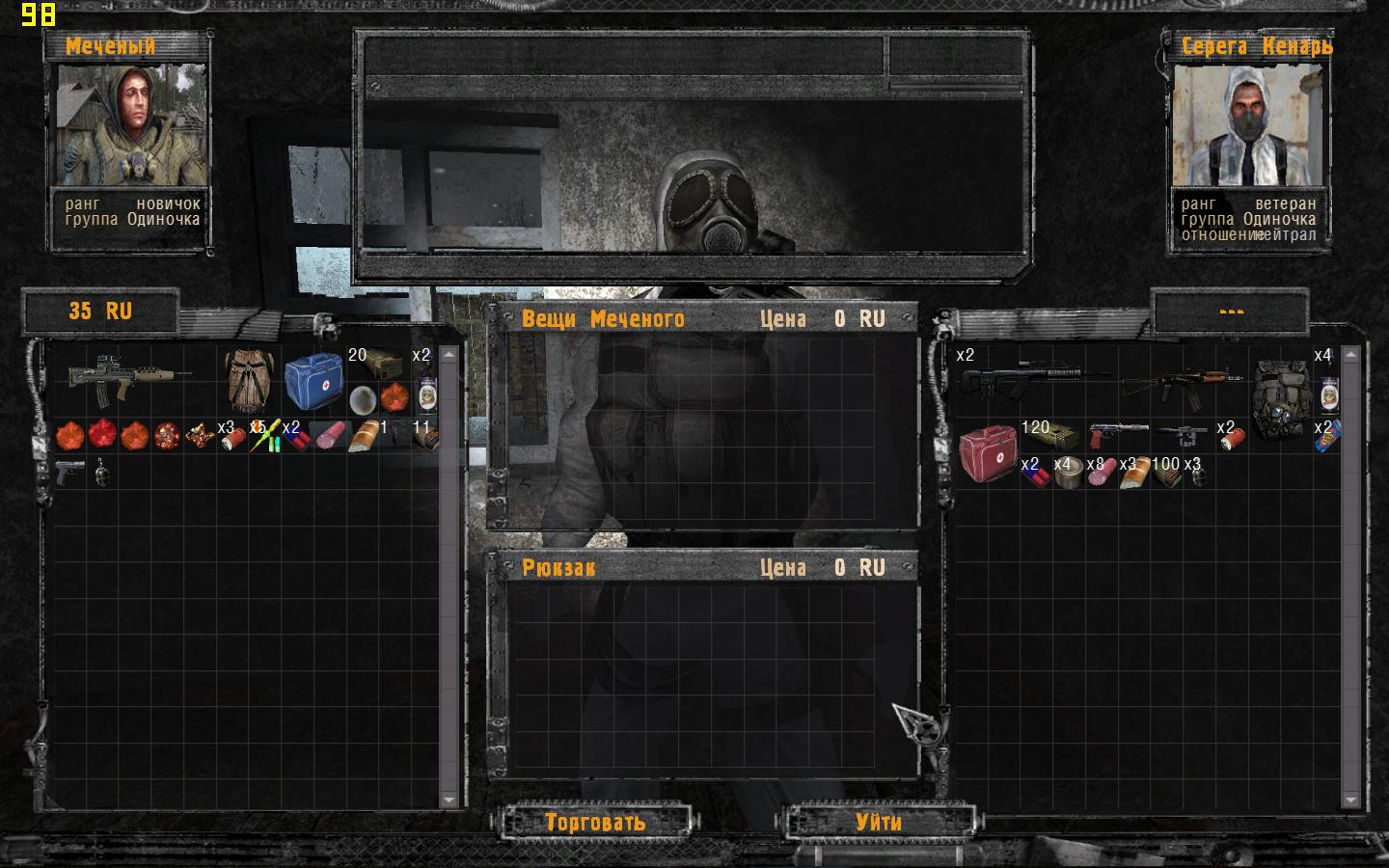Confirm the deal with the Торговать button
This screenshot has height=868, width=1389.
pyautogui.click(x=594, y=822)
